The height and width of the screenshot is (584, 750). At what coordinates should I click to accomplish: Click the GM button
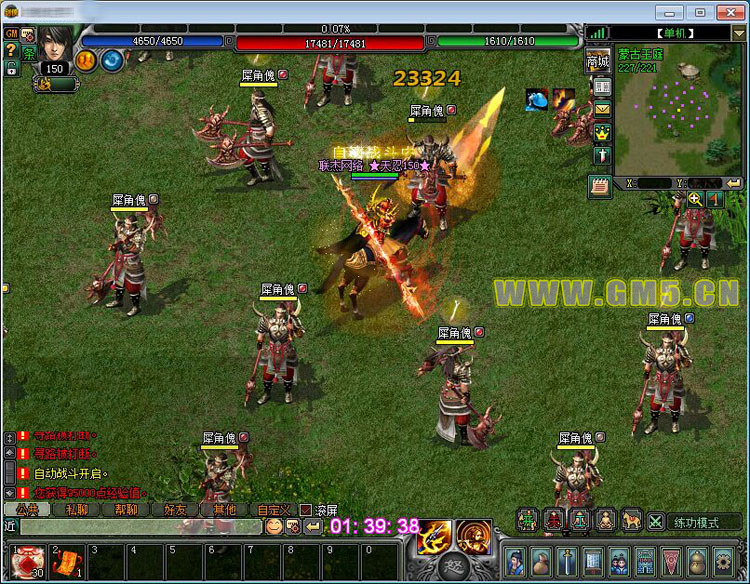click(x=11, y=33)
